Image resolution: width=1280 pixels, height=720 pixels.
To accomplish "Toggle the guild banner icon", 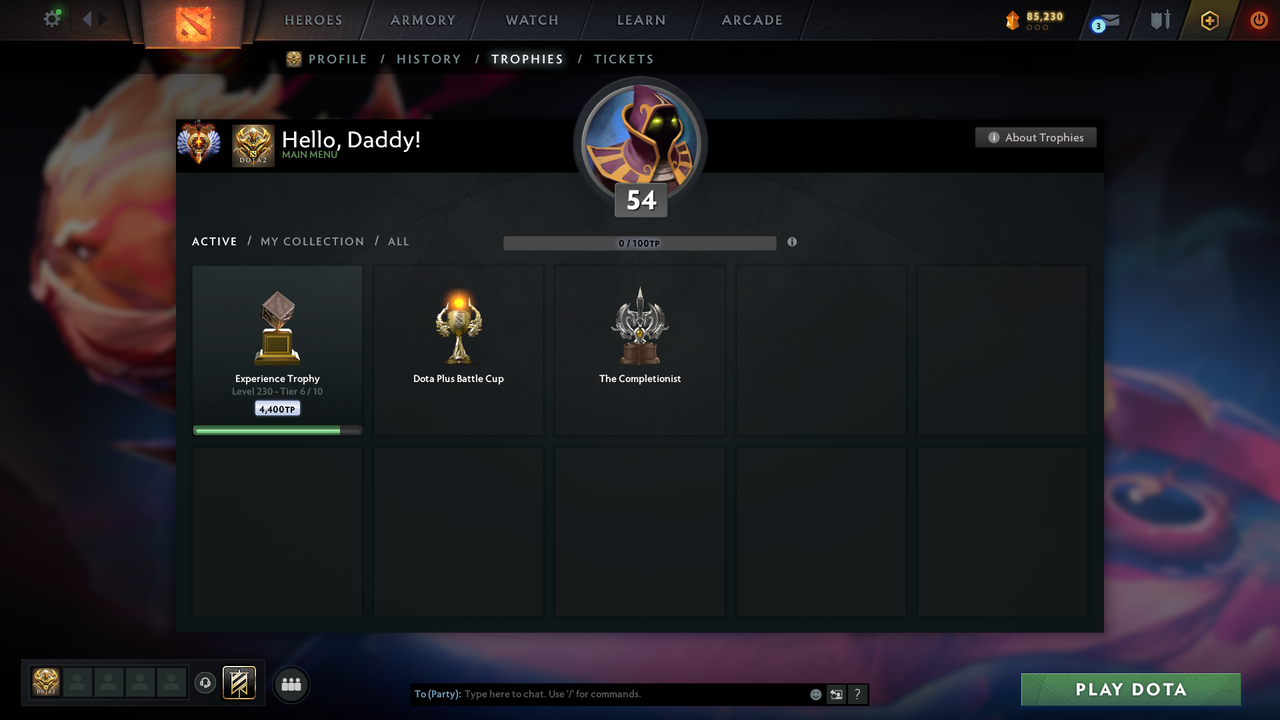I will pos(241,682).
